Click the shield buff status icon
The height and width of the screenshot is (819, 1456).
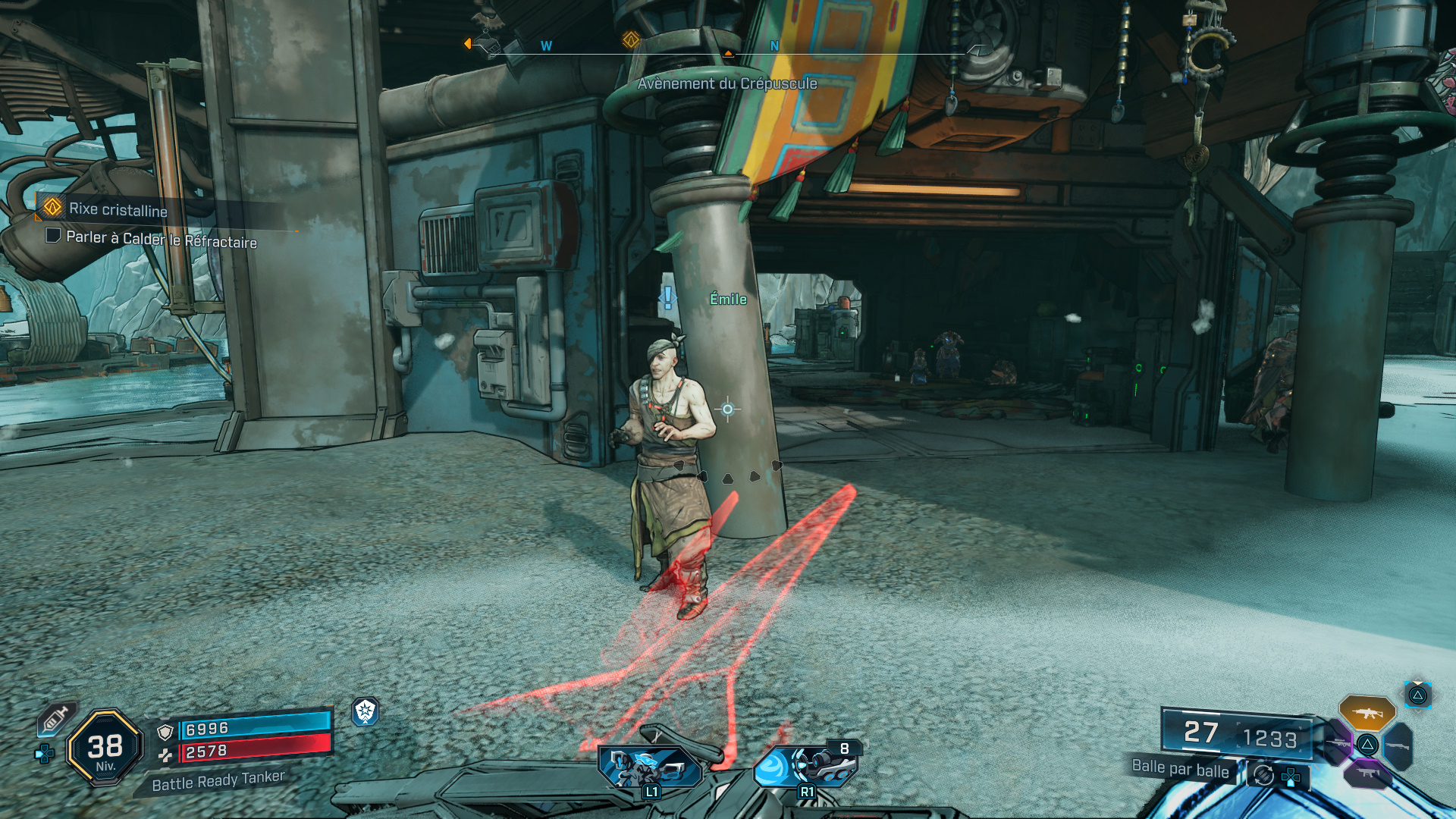pos(366,711)
